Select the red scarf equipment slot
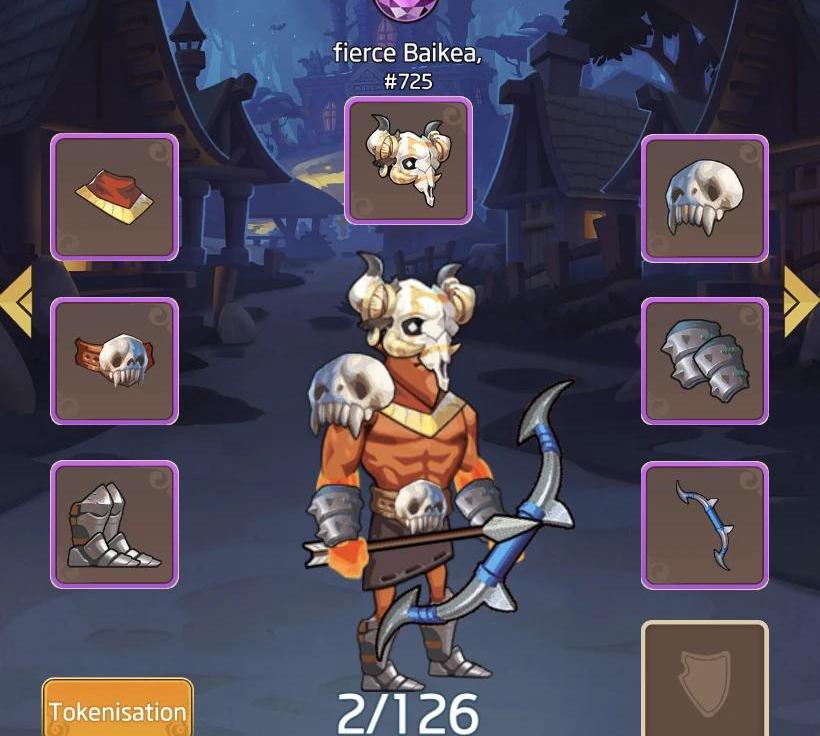The width and height of the screenshot is (820, 736). (114, 197)
